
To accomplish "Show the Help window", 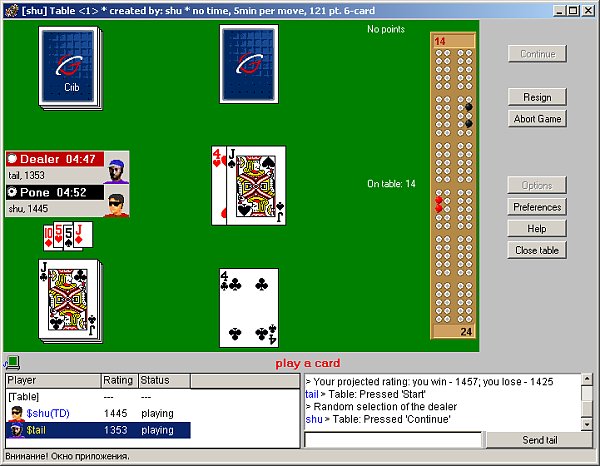I will 537,229.
